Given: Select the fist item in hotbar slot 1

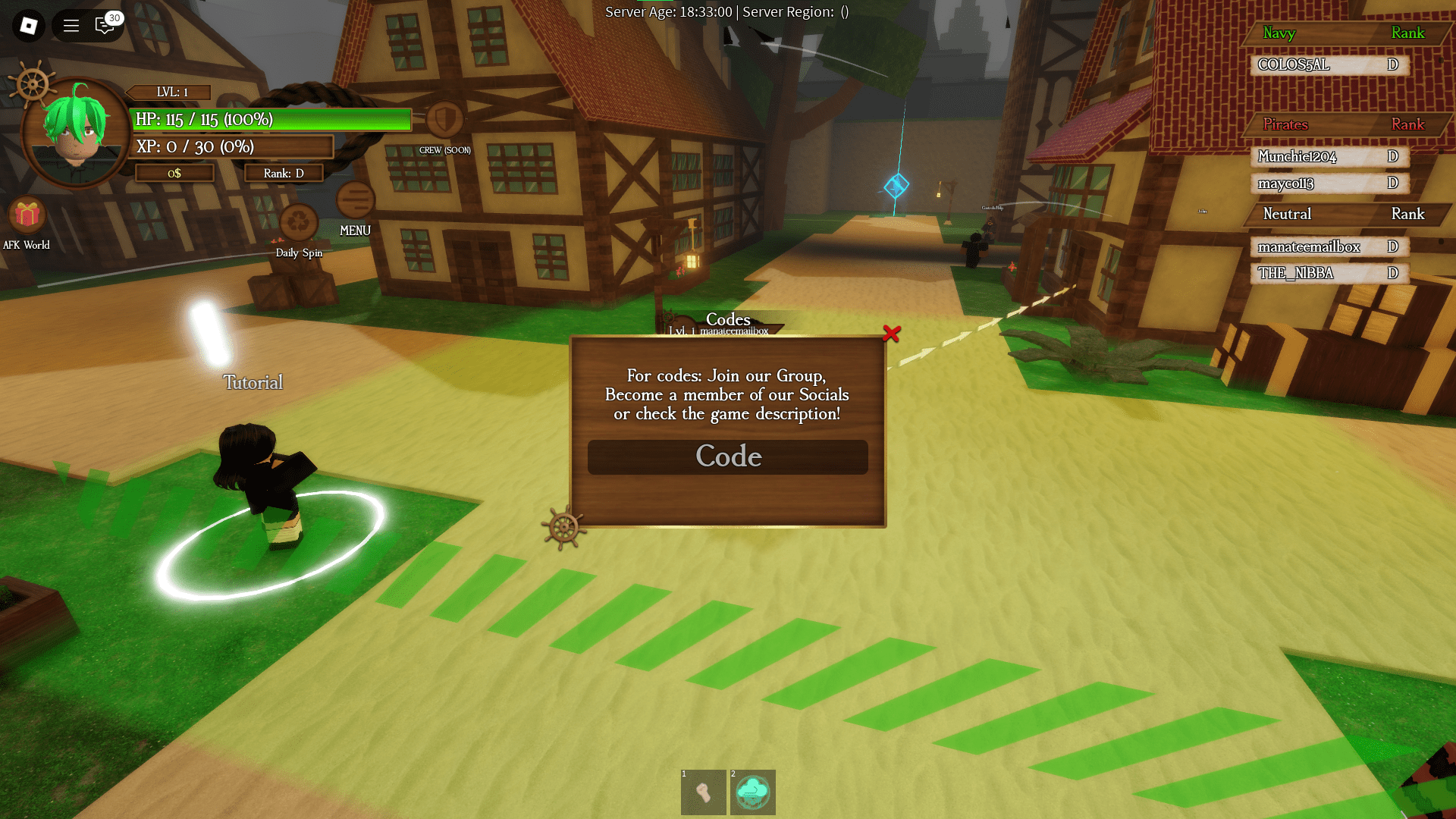Looking at the screenshot, I should tap(703, 792).
